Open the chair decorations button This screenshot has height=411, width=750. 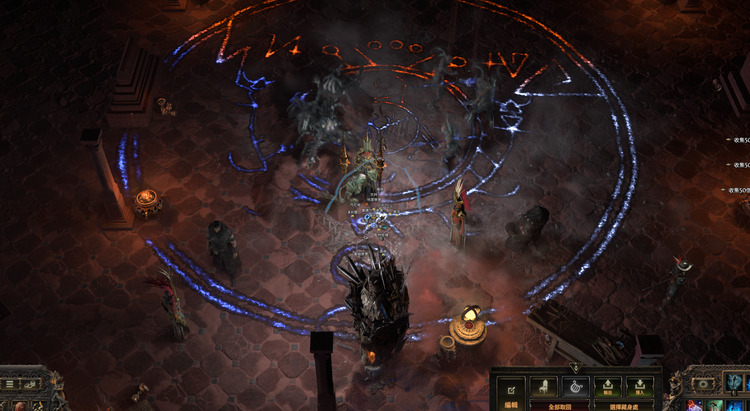pos(543,388)
